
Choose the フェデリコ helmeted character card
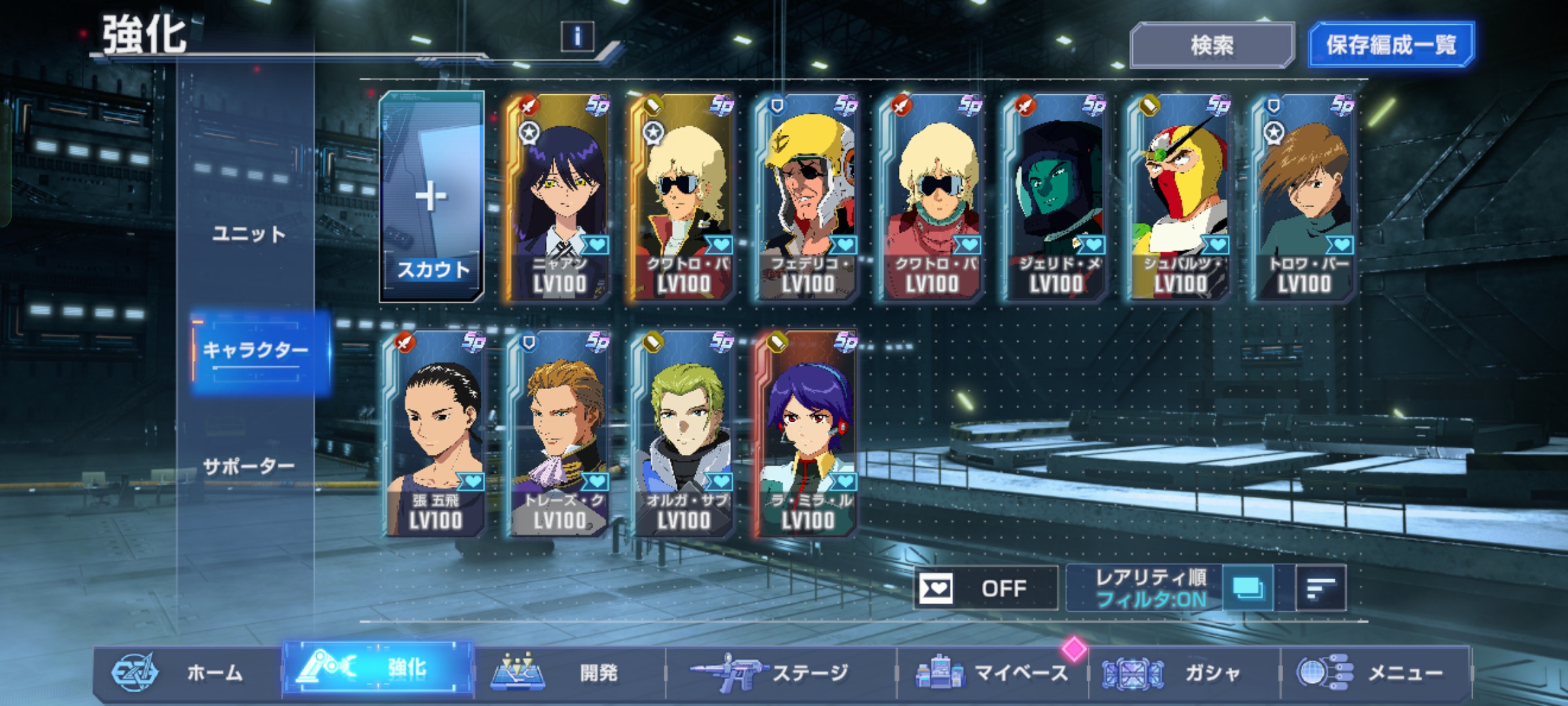tap(807, 197)
